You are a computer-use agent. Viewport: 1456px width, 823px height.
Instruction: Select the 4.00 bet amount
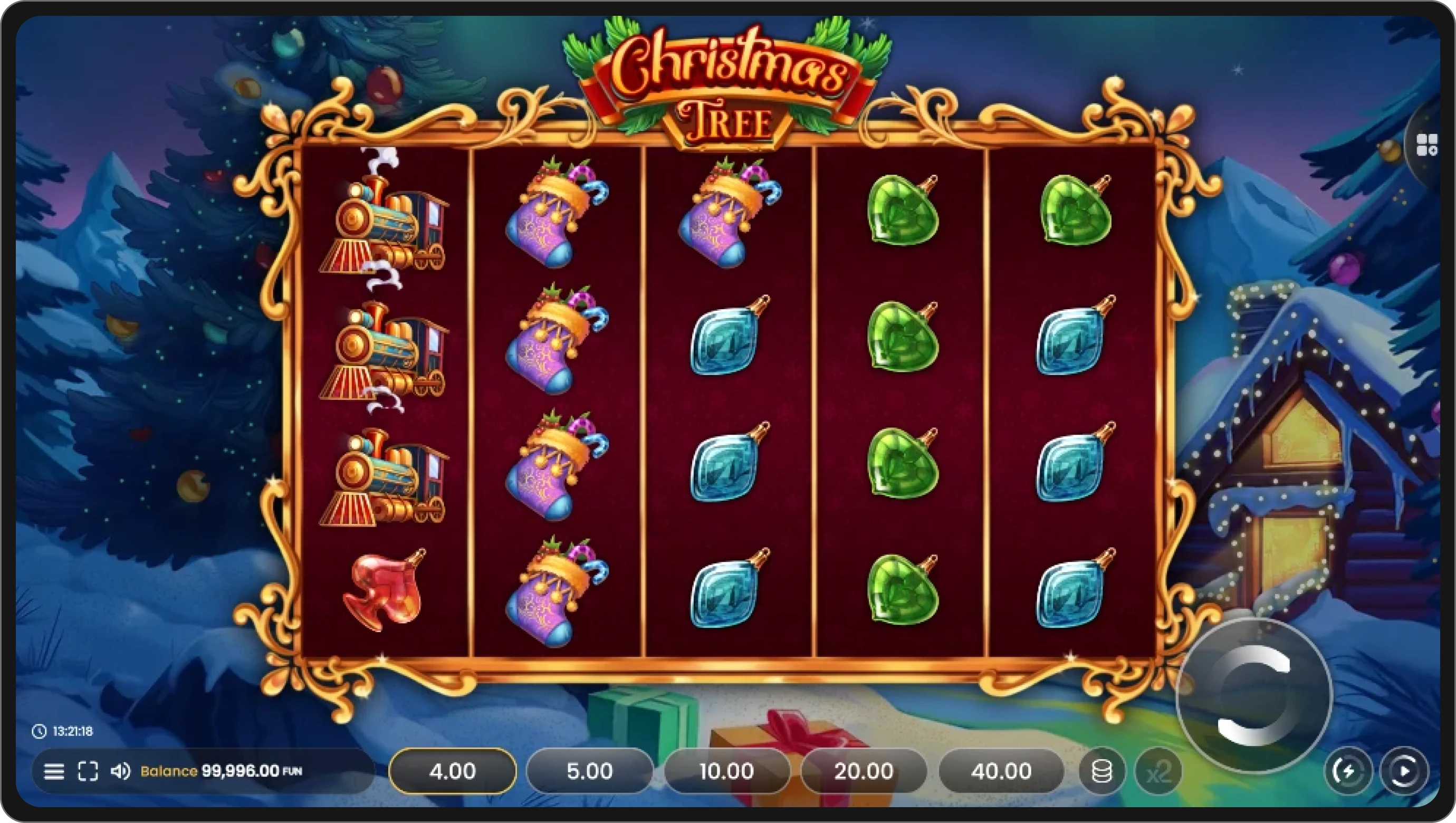452,770
